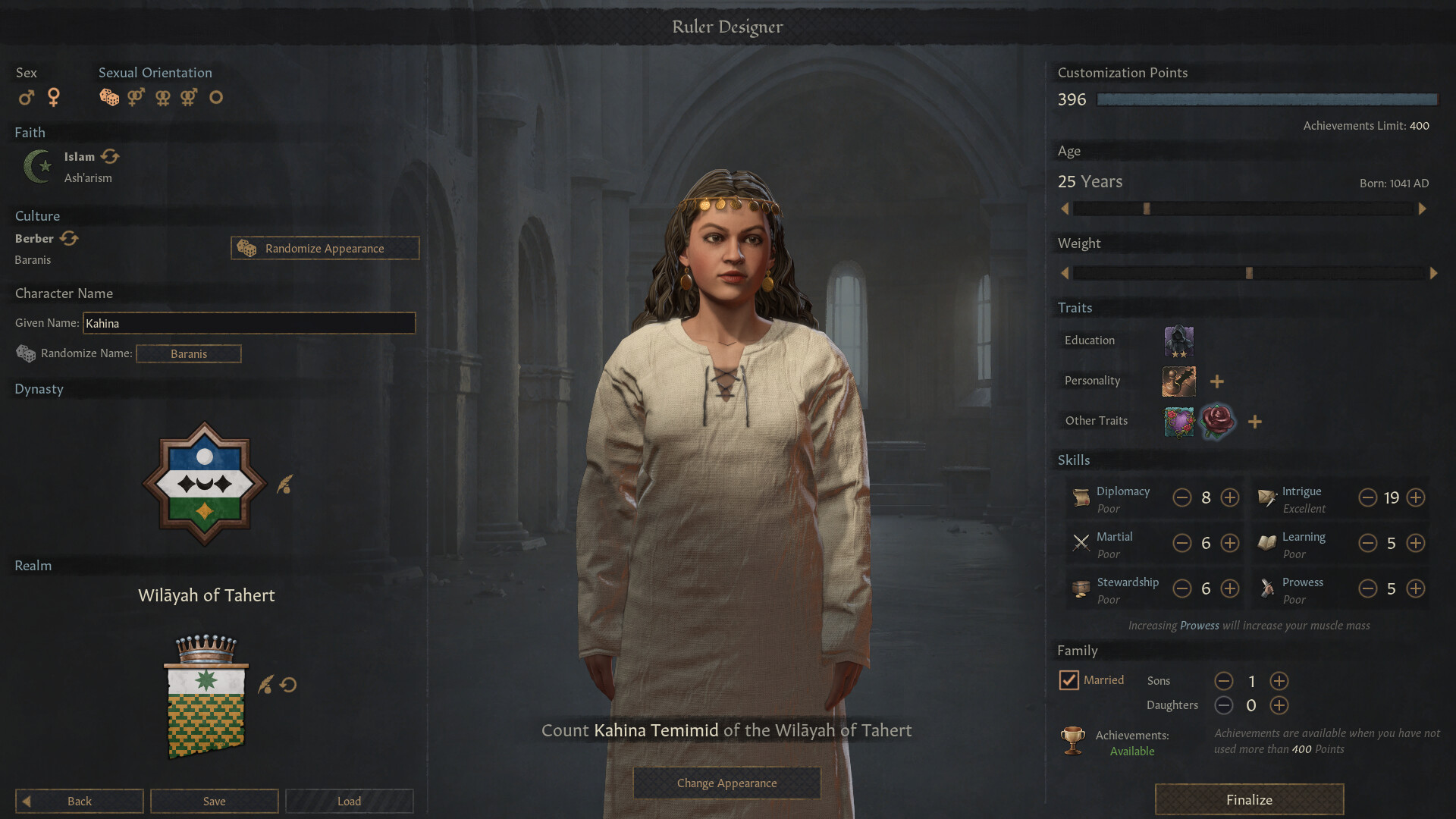Screen dimensions: 1456x819
Task: Add a new Personality trait
Action: pos(1216,381)
